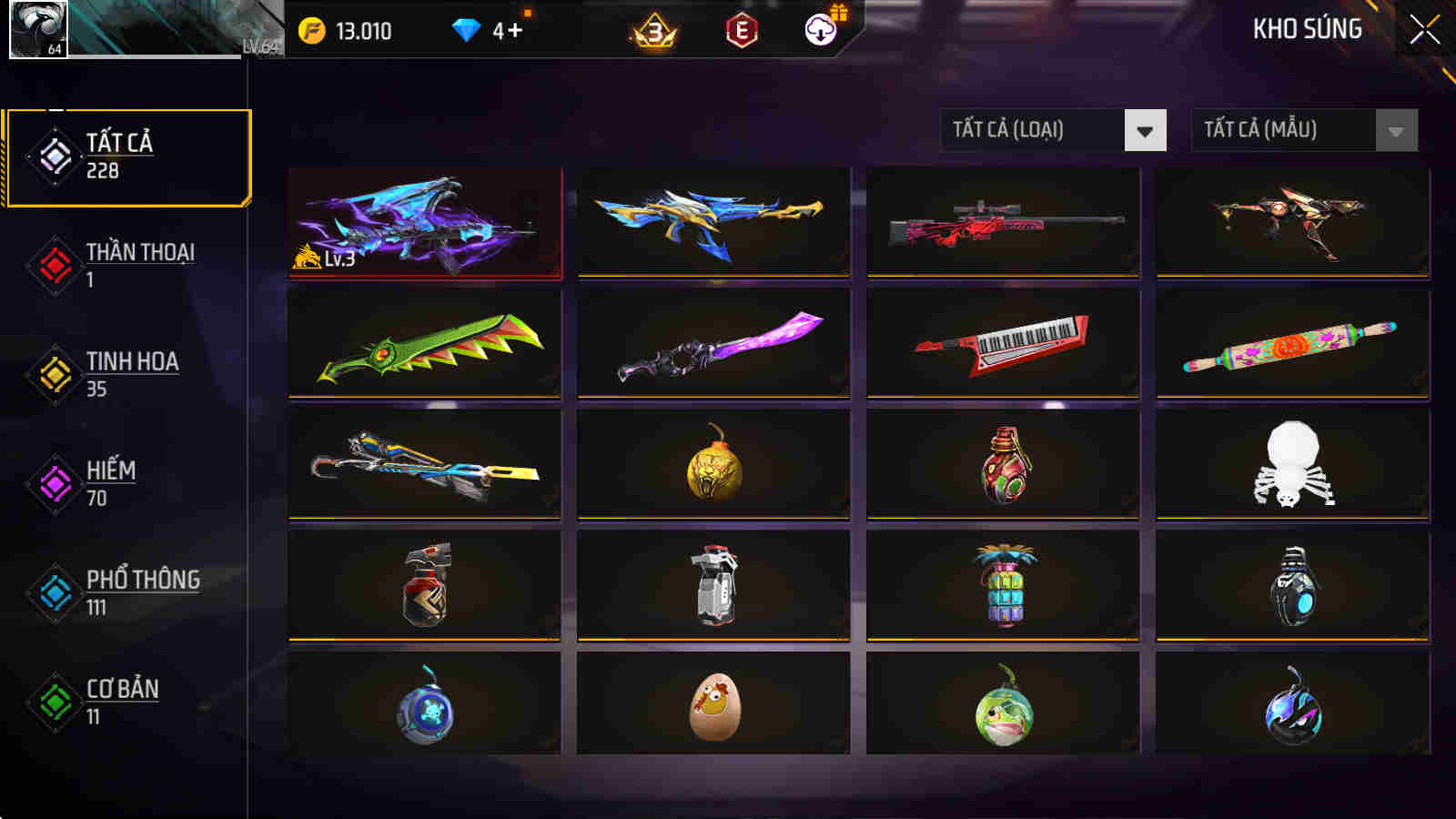This screenshot has height=819, width=1456.
Task: Open the TẤT CẢ (MẪU) dropdown
Action: [1283, 130]
